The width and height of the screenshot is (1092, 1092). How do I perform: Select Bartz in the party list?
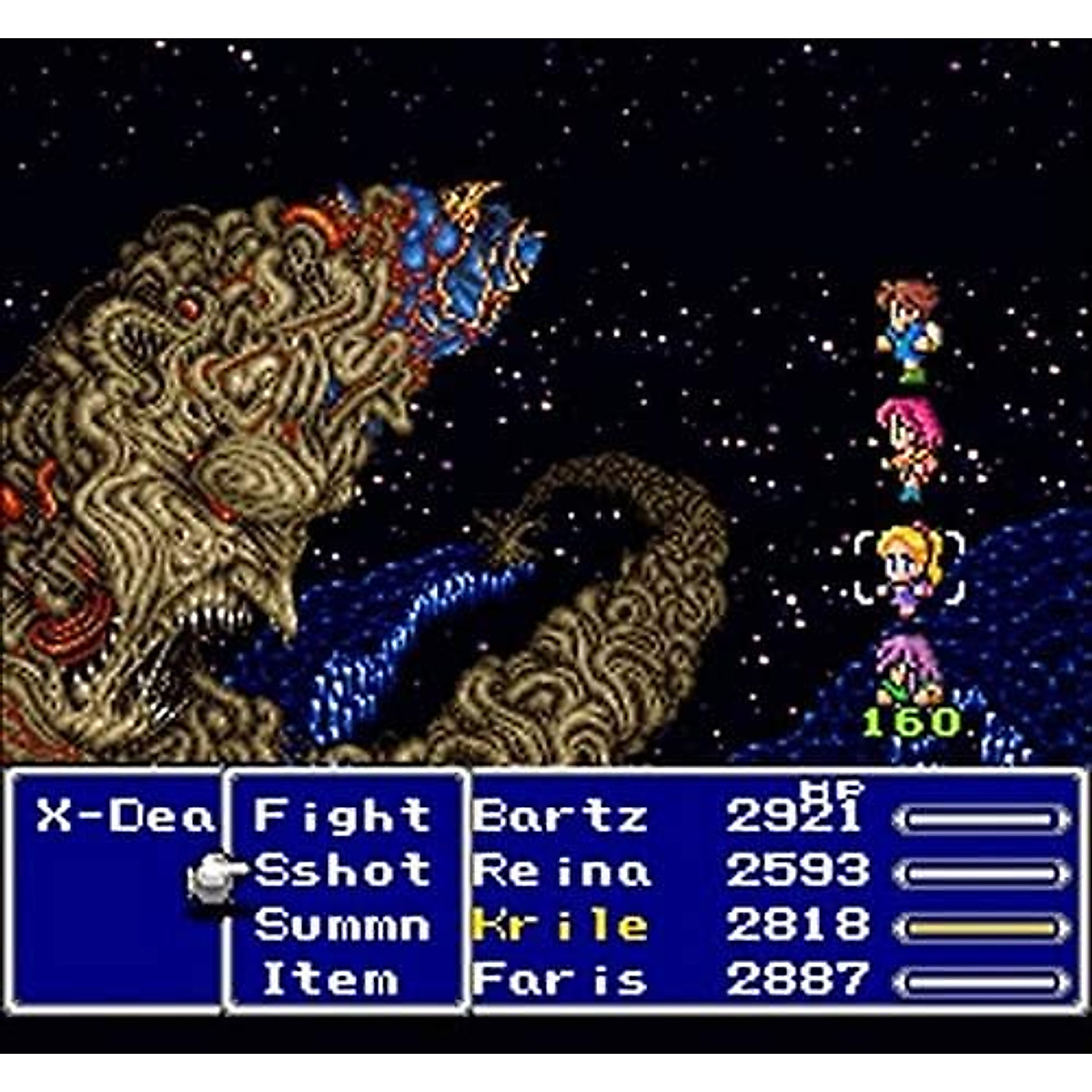[x=560, y=816]
